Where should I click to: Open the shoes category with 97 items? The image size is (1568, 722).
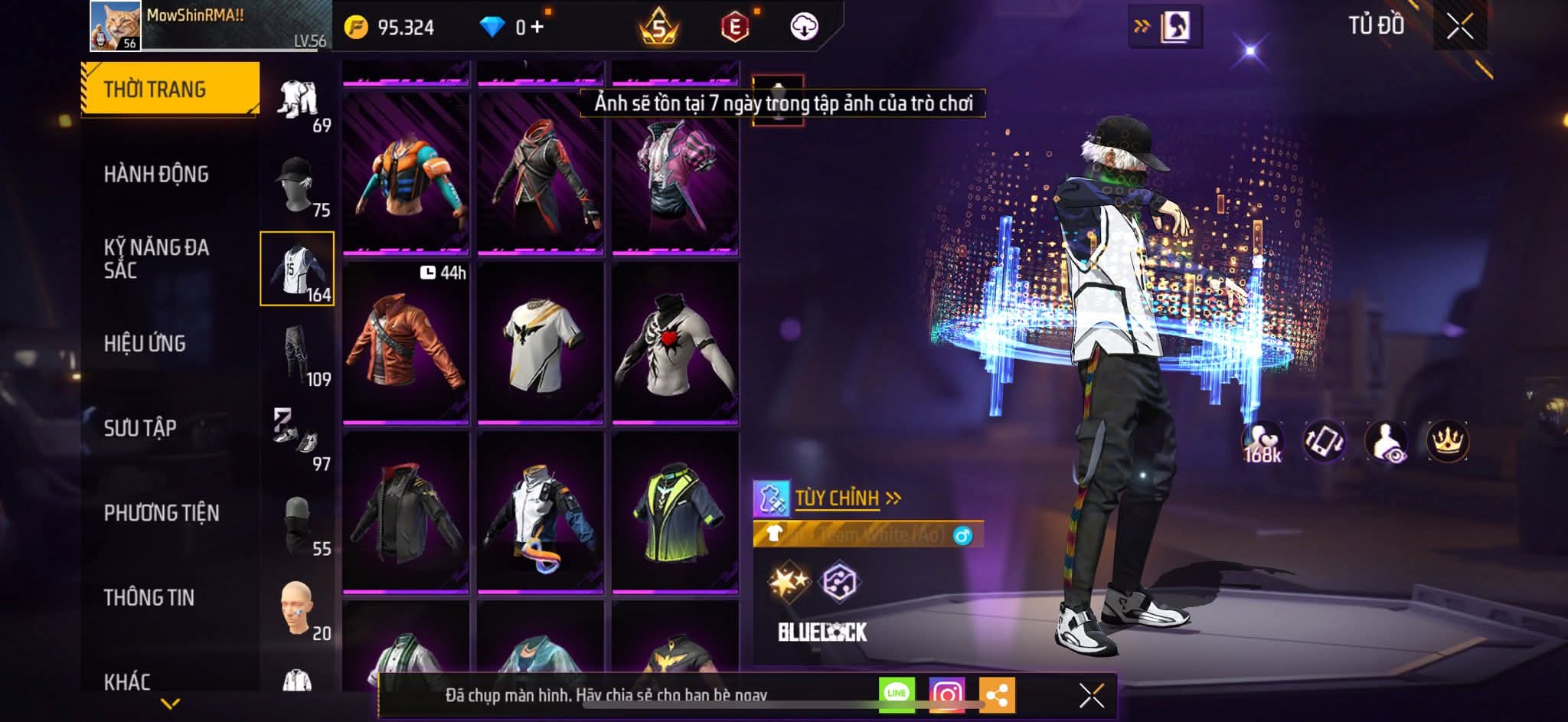297,439
